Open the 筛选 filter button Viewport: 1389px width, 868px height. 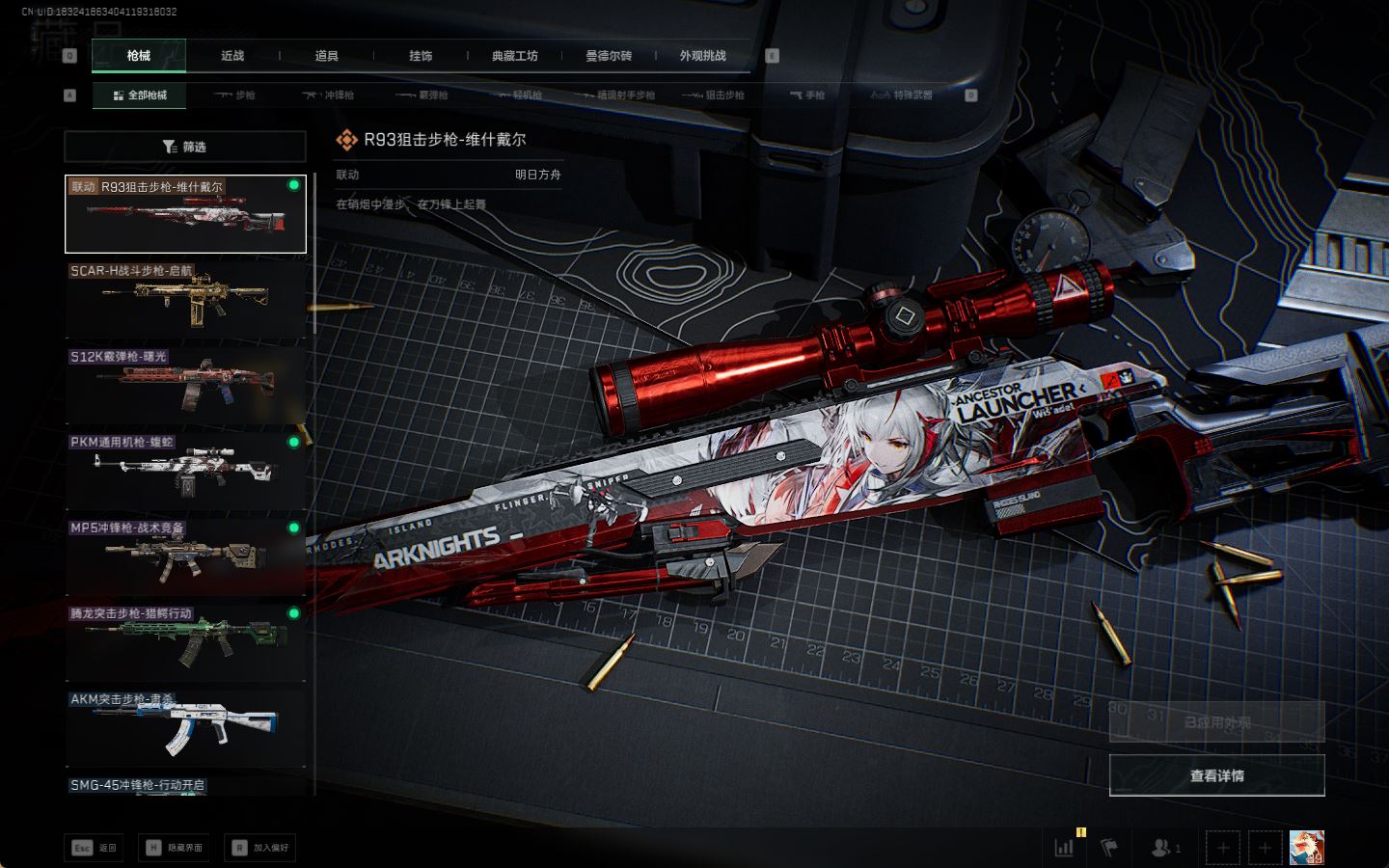click(x=185, y=147)
